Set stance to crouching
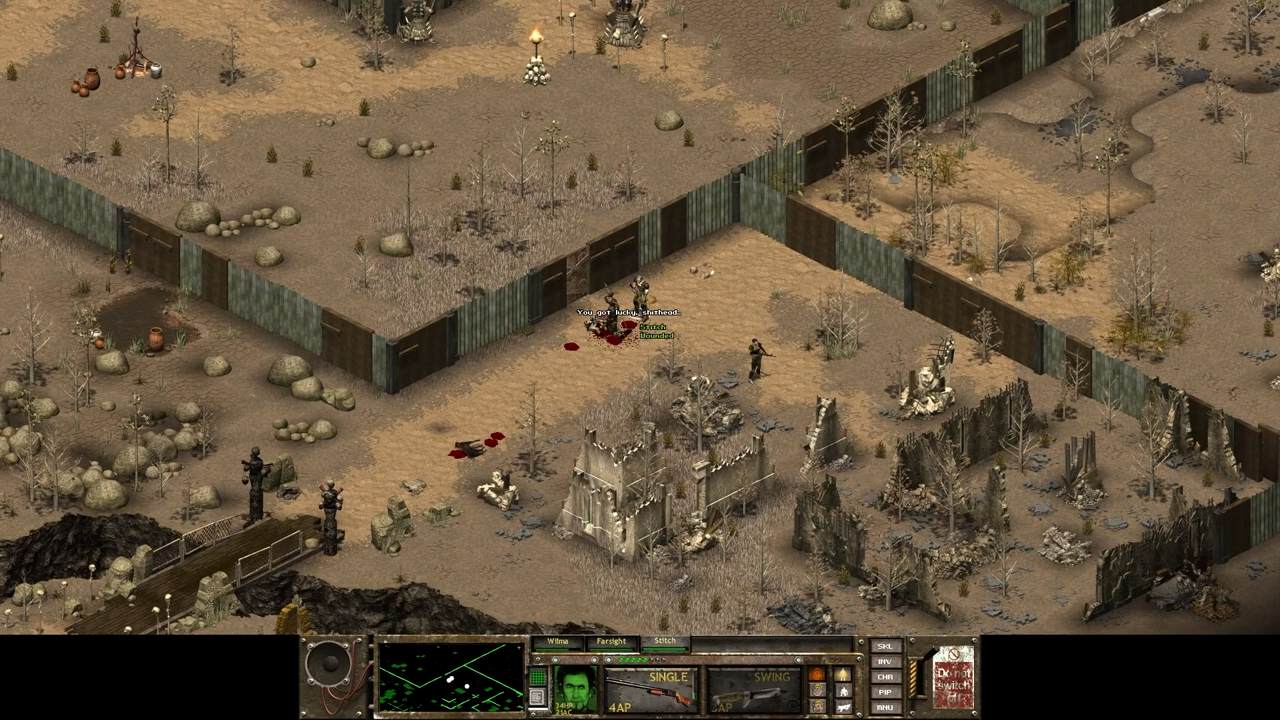1280x720 pixels. tap(843, 690)
